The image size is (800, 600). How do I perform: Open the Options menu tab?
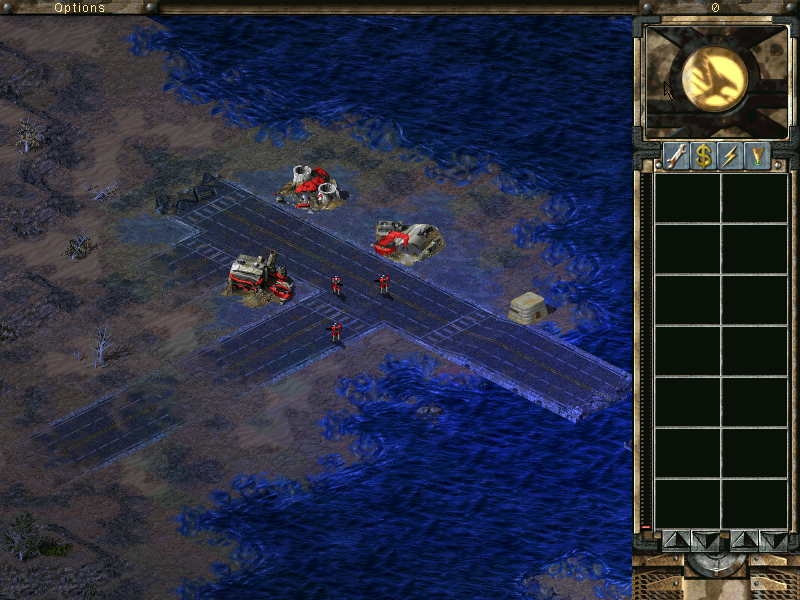tap(79, 7)
